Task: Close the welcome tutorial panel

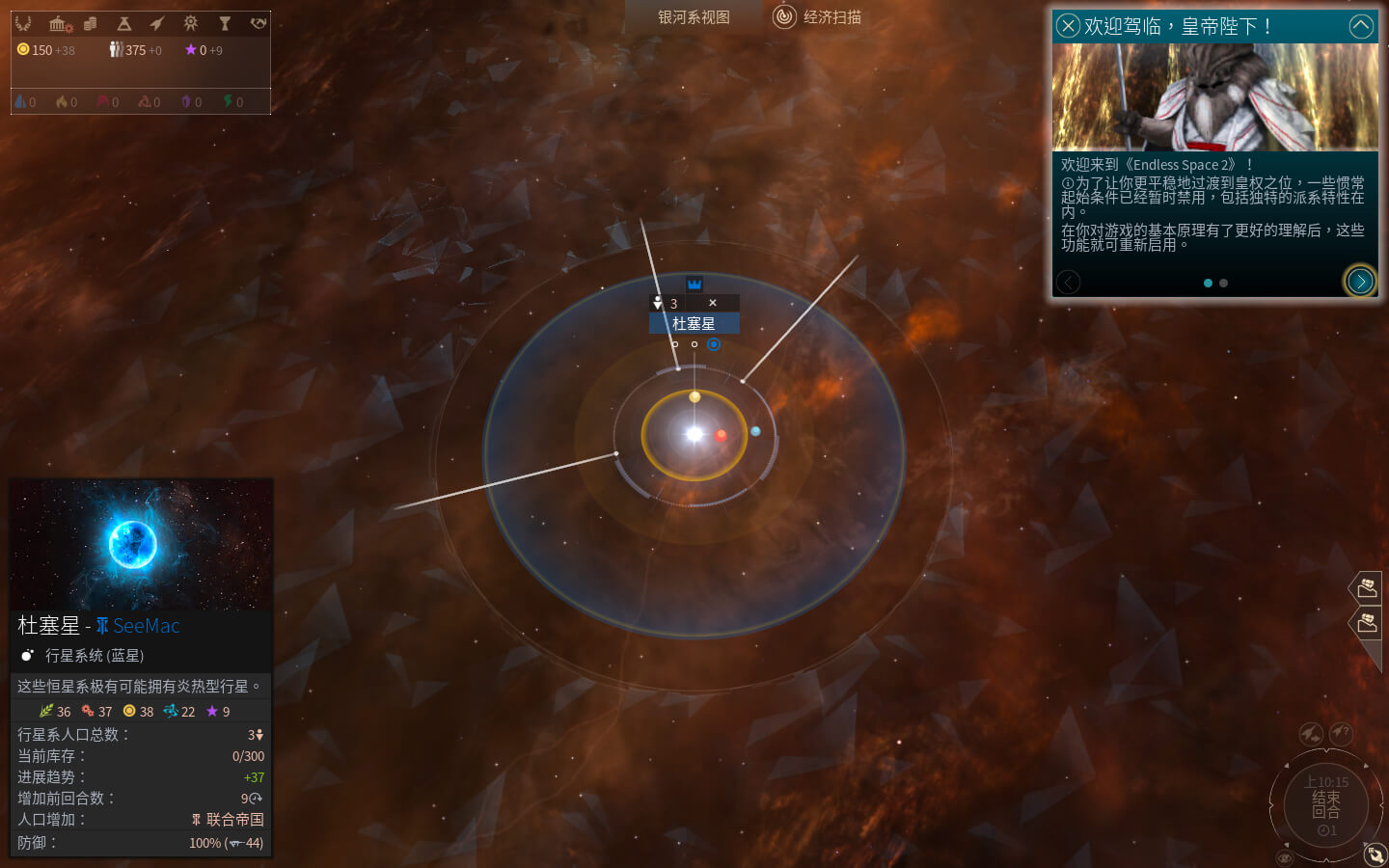Action: pos(1067,26)
